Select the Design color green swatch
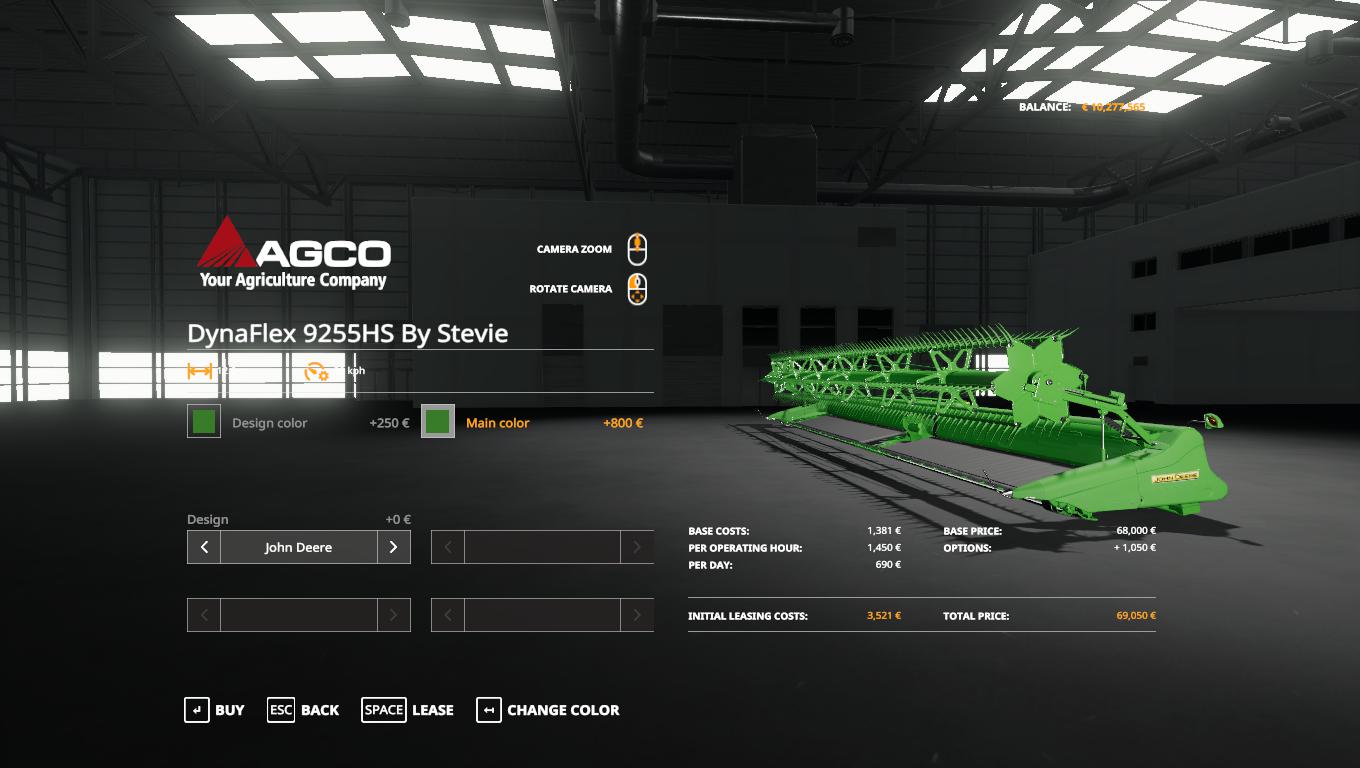The height and width of the screenshot is (768, 1360). 204,422
